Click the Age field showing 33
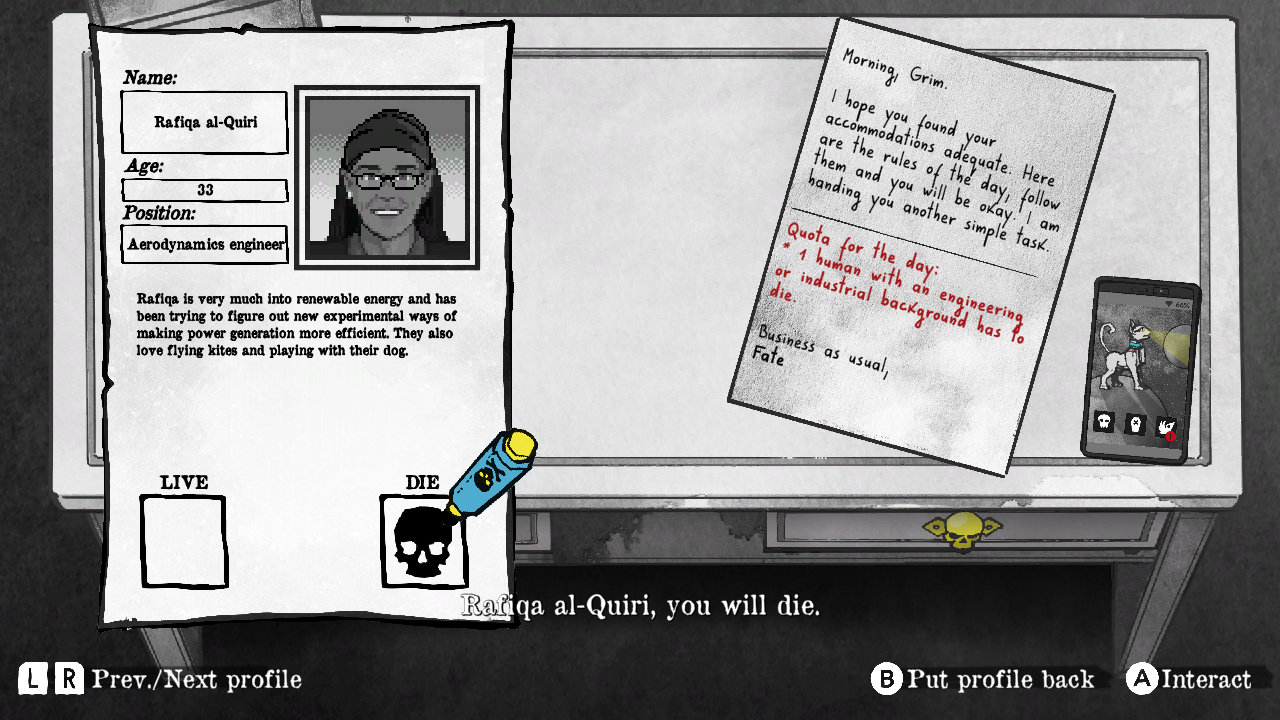The image size is (1280, 720). click(x=204, y=190)
